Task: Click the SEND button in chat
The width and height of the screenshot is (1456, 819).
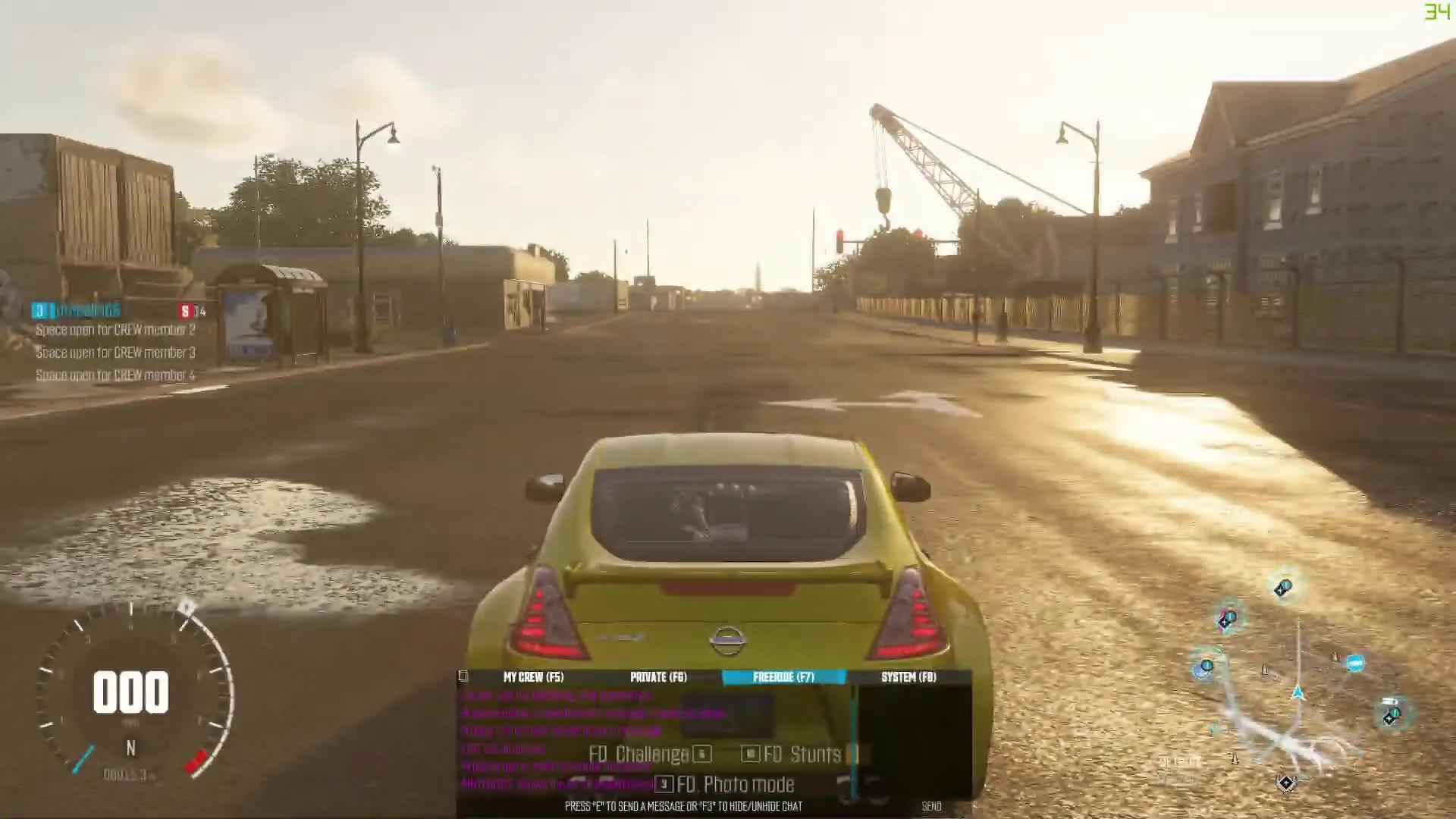Action: (x=932, y=805)
